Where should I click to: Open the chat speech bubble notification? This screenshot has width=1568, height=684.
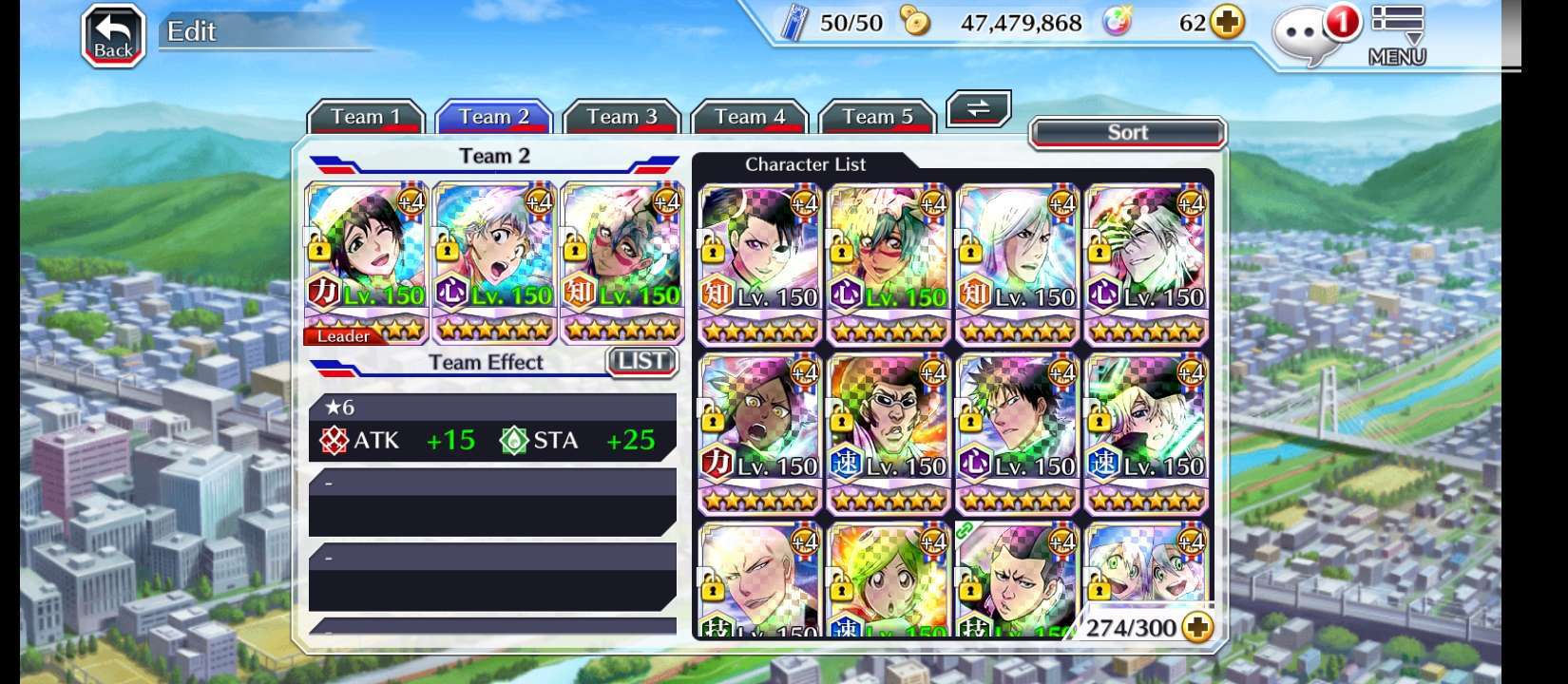pyautogui.click(x=1311, y=36)
